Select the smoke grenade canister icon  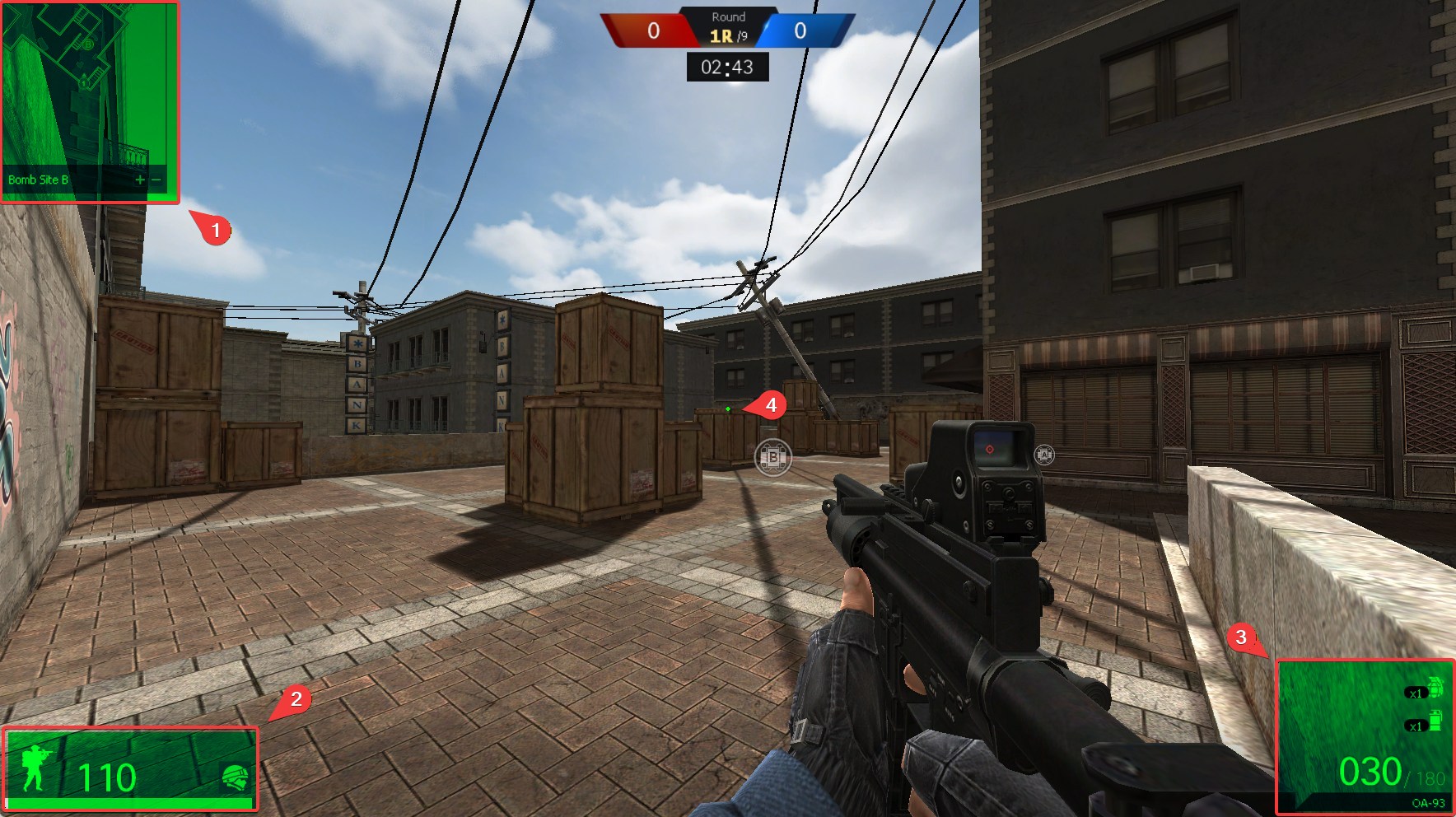[x=1435, y=721]
